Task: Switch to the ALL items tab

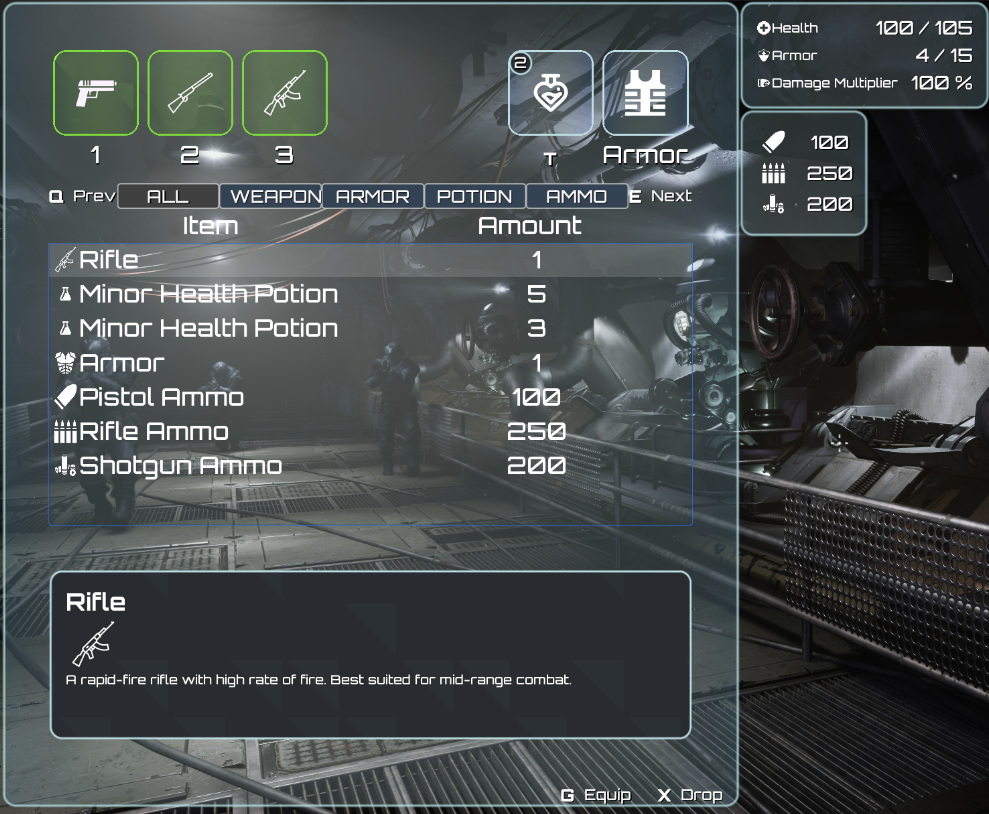Action: coord(168,196)
